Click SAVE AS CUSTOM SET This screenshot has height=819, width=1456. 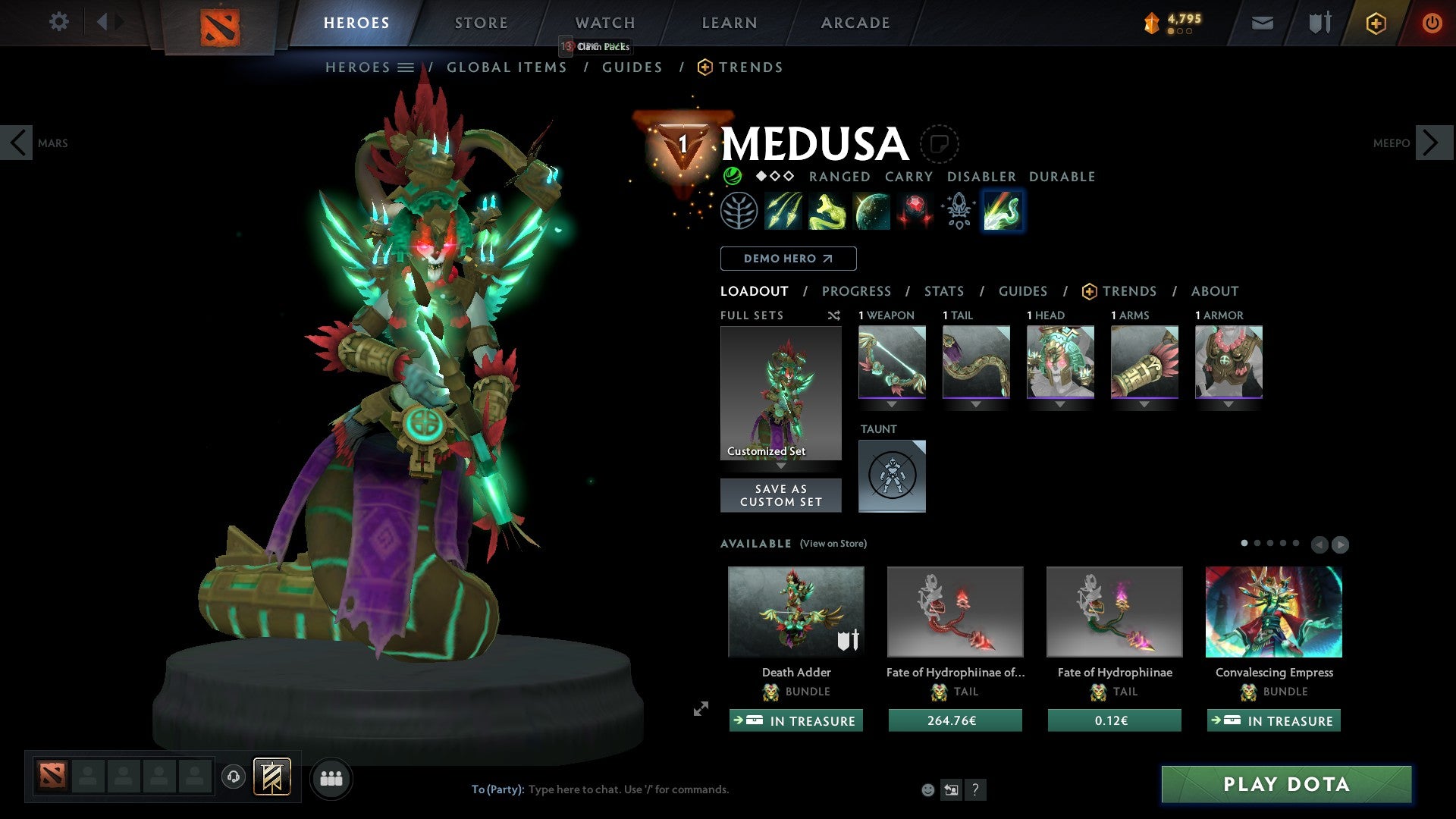coord(780,495)
